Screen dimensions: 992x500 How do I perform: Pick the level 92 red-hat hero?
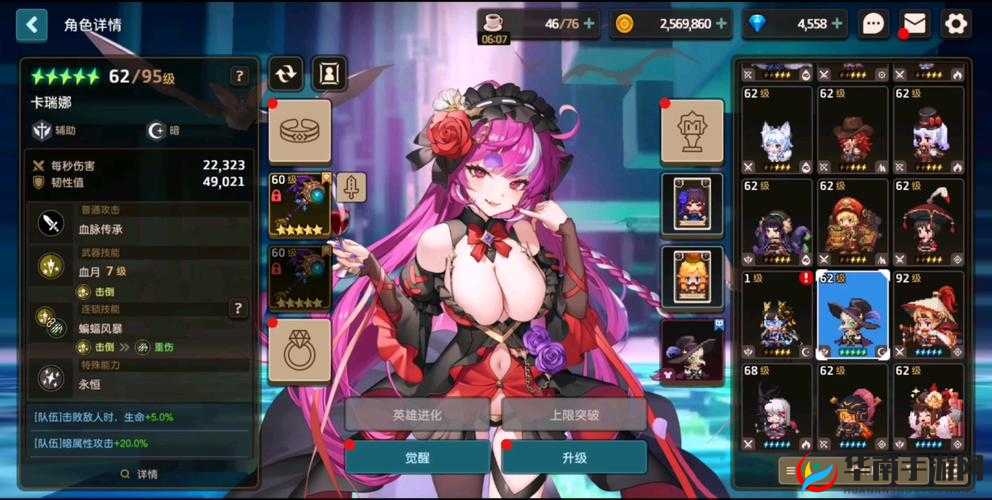click(929, 314)
